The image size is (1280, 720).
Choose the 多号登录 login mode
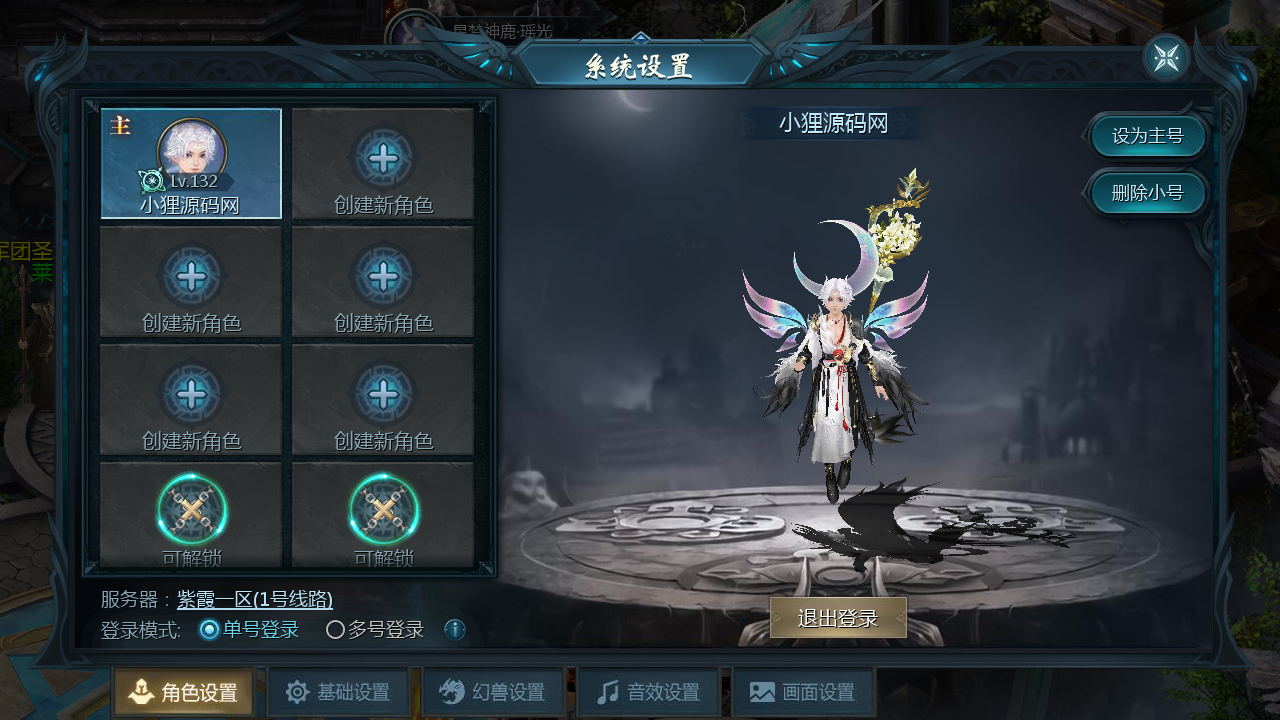click(x=336, y=630)
